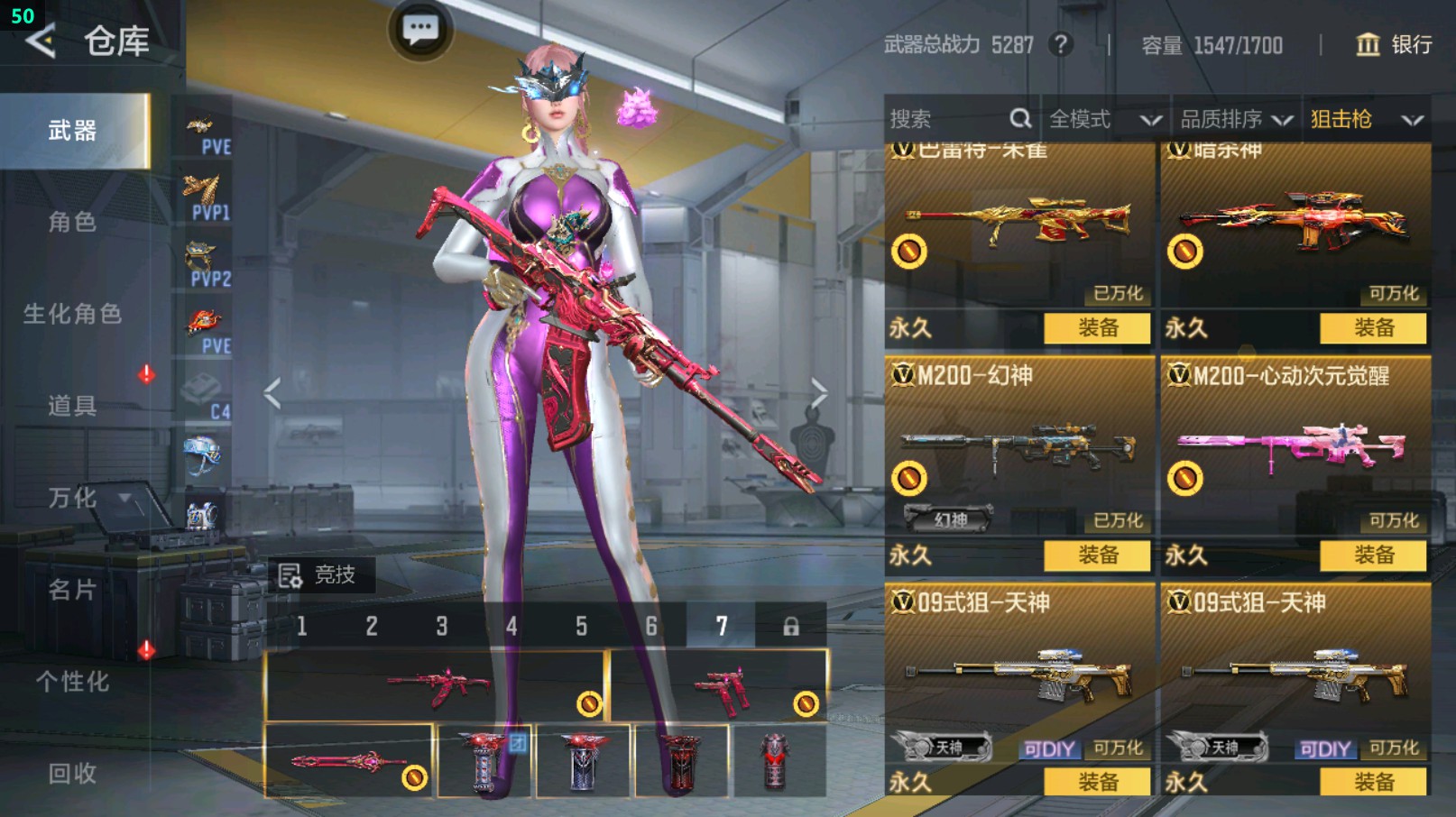The image size is (1456, 817).
Task: Open the 品质排序 quality sort dropdown
Action: click(x=1236, y=119)
